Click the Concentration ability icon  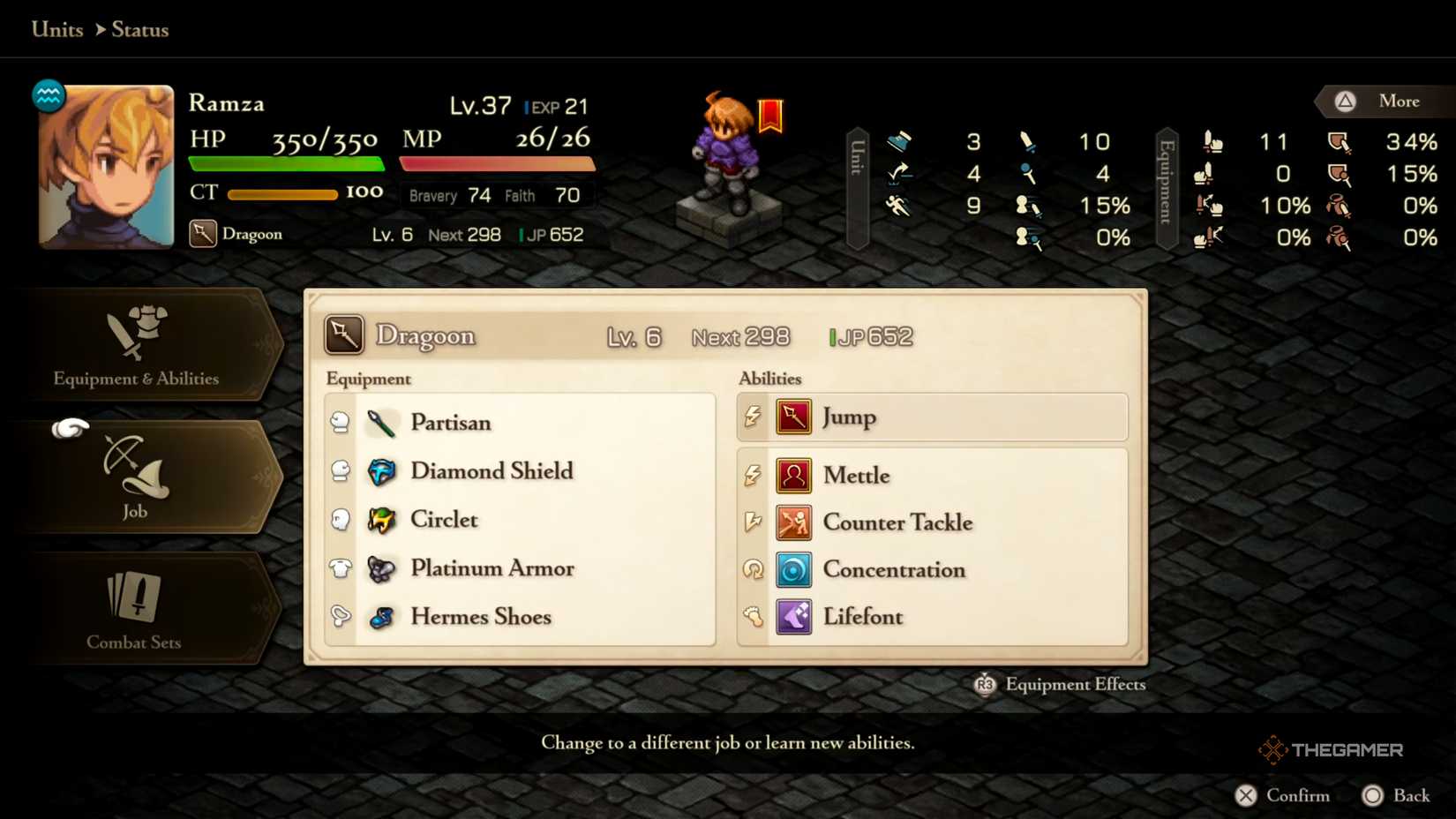tap(792, 569)
